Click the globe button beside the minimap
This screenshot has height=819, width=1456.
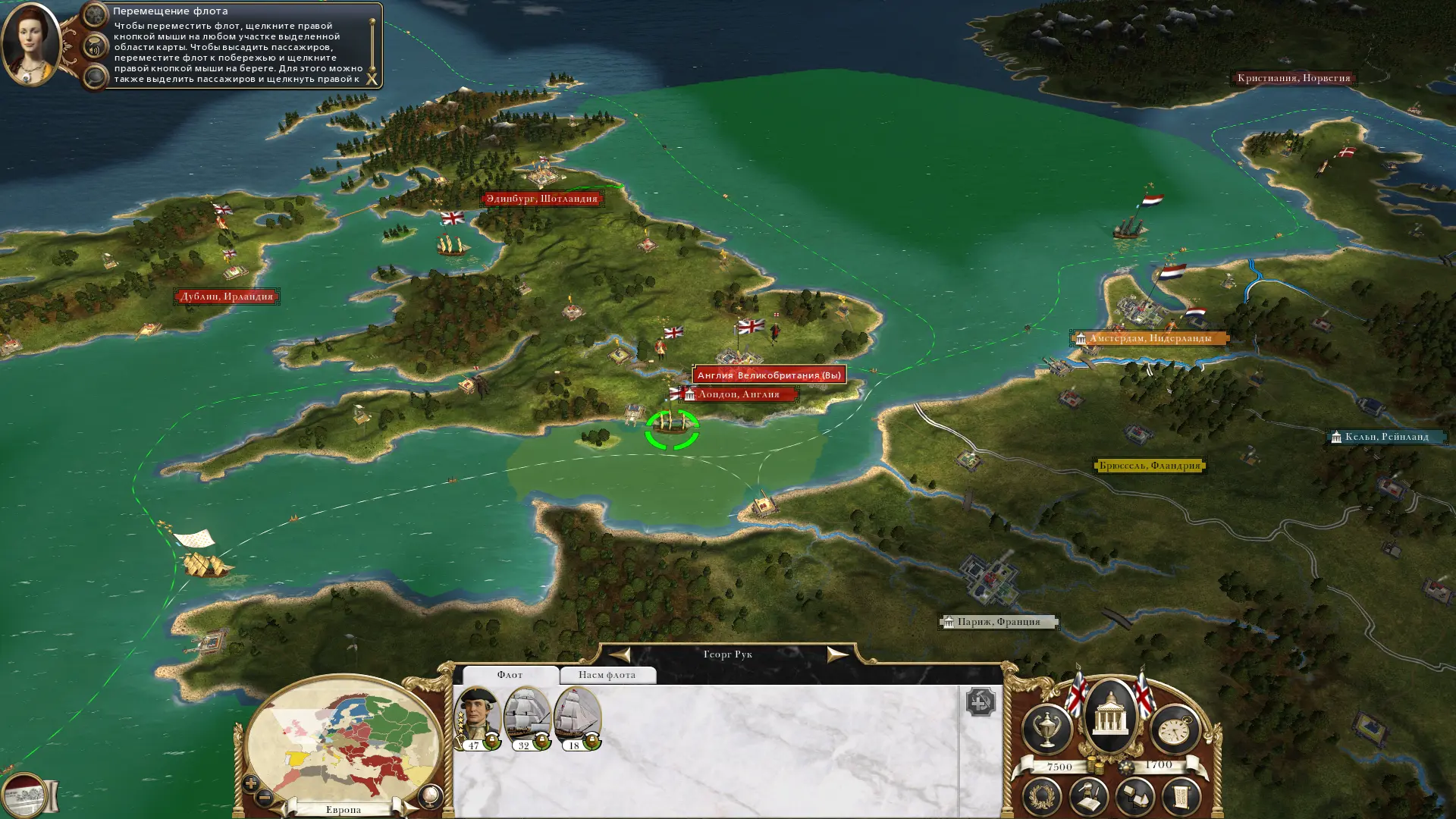(430, 795)
